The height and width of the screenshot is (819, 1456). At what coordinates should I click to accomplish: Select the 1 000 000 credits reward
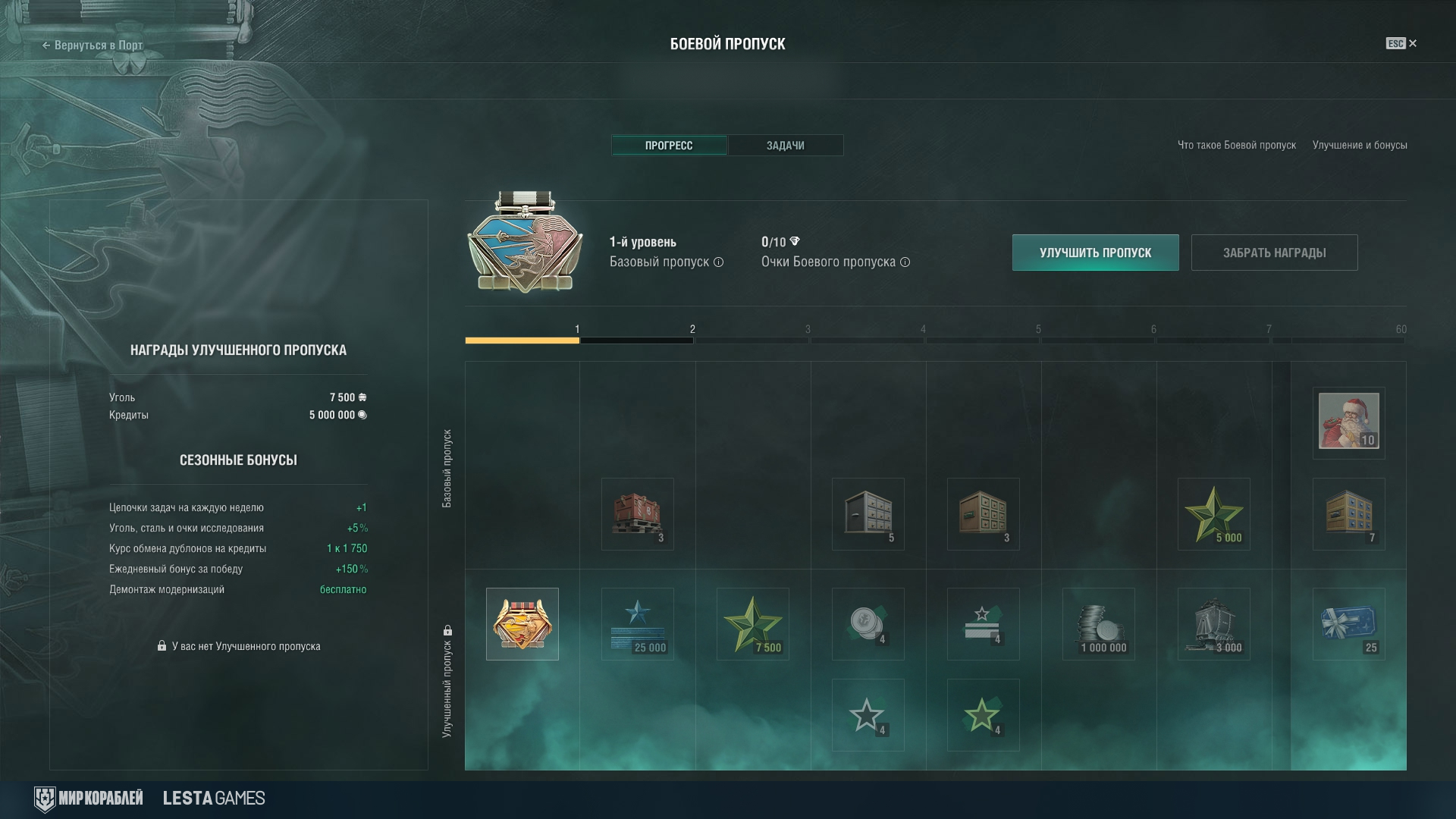point(1098,623)
